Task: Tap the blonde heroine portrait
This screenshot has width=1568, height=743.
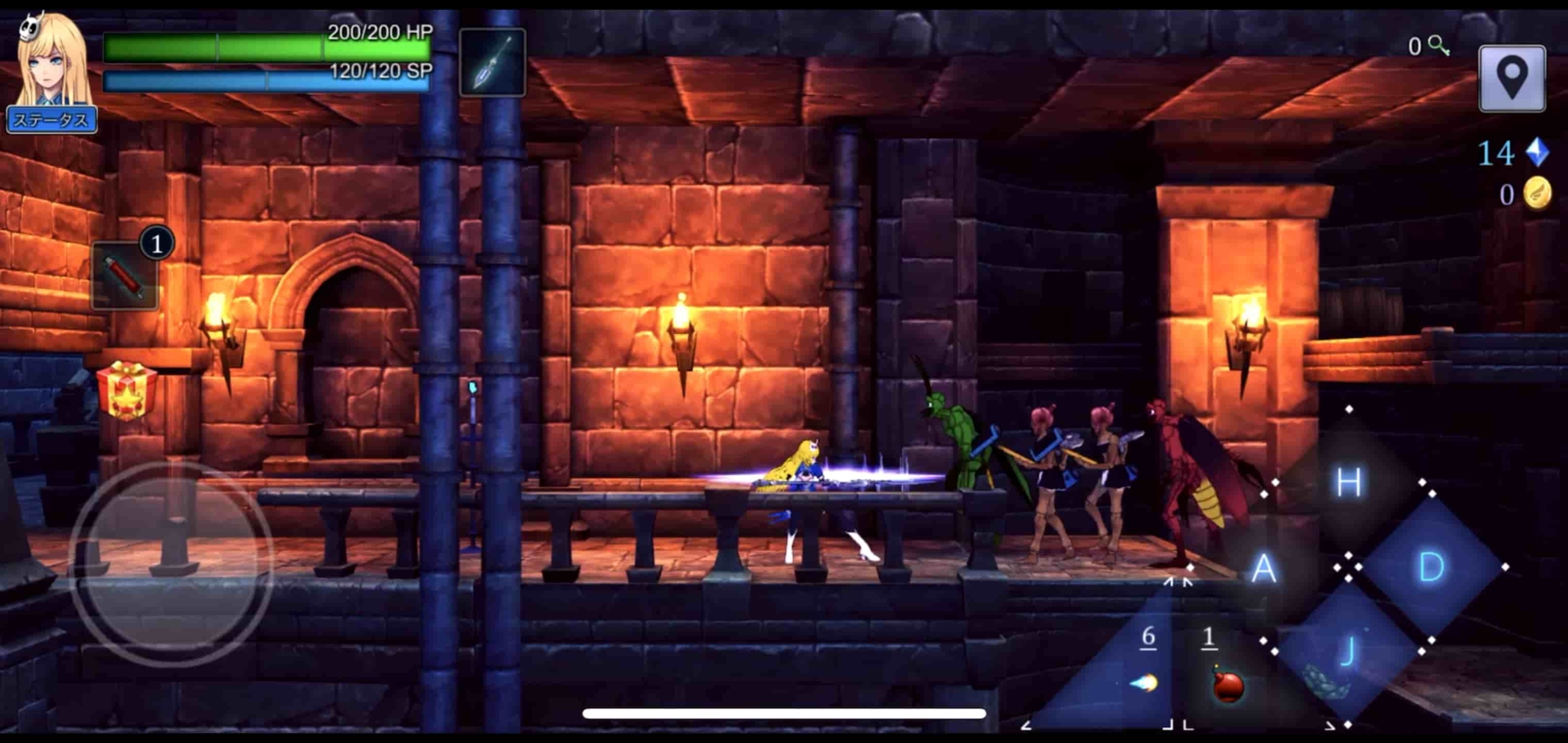Action: (51, 63)
